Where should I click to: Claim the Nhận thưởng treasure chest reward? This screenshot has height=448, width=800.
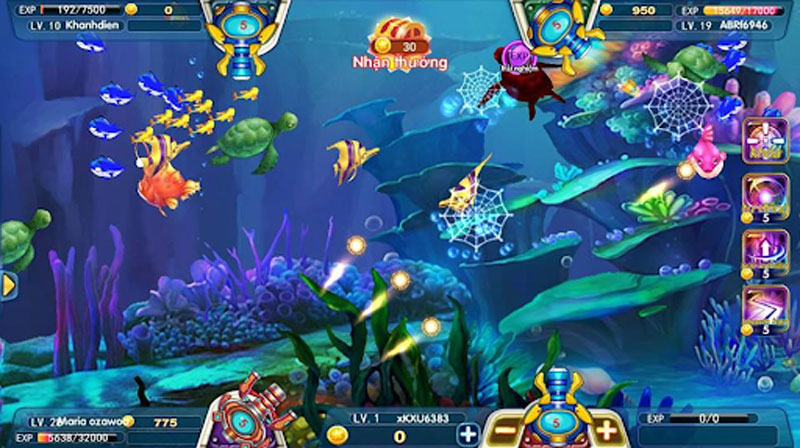398,39
